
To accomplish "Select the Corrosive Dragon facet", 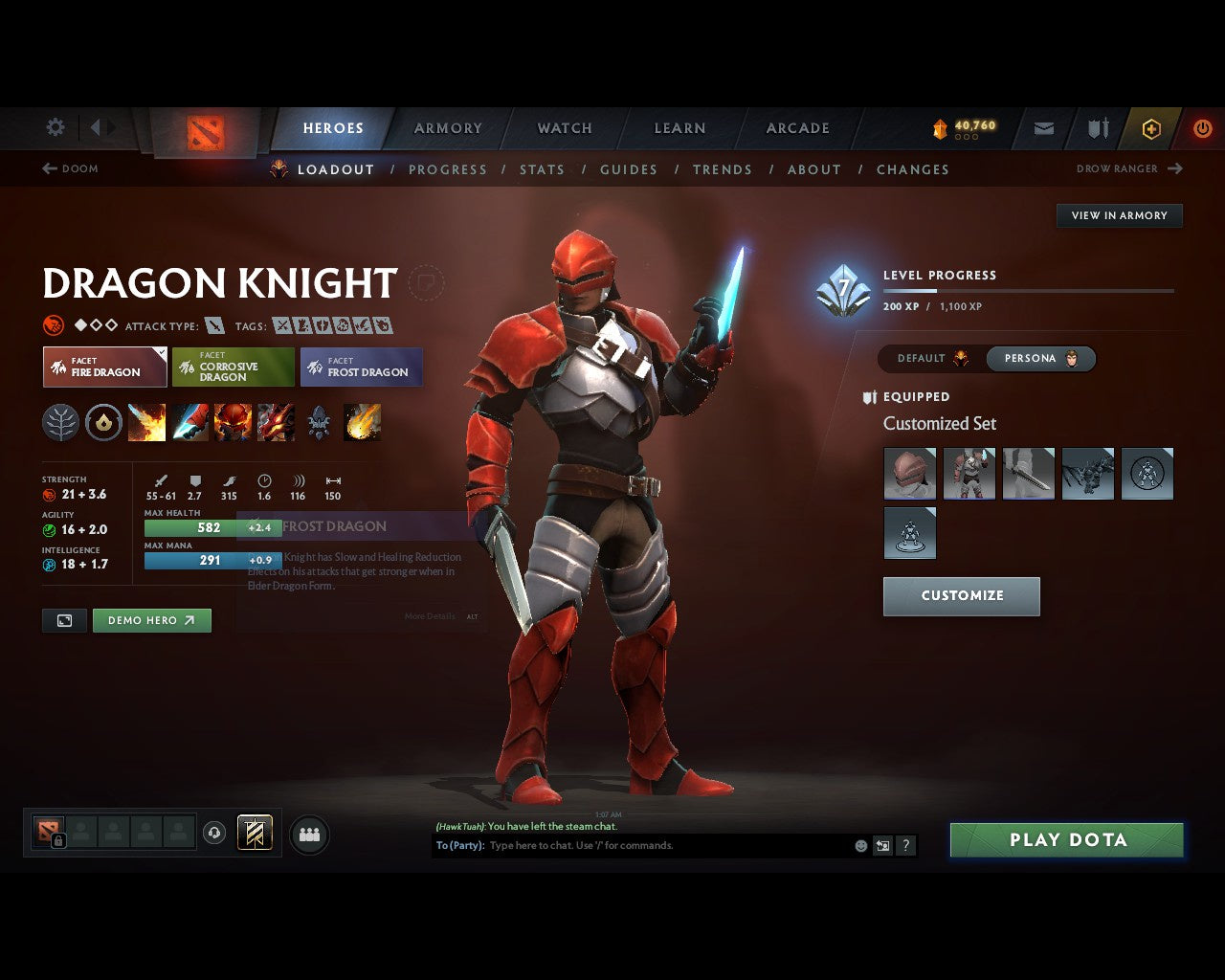I will pos(233,367).
